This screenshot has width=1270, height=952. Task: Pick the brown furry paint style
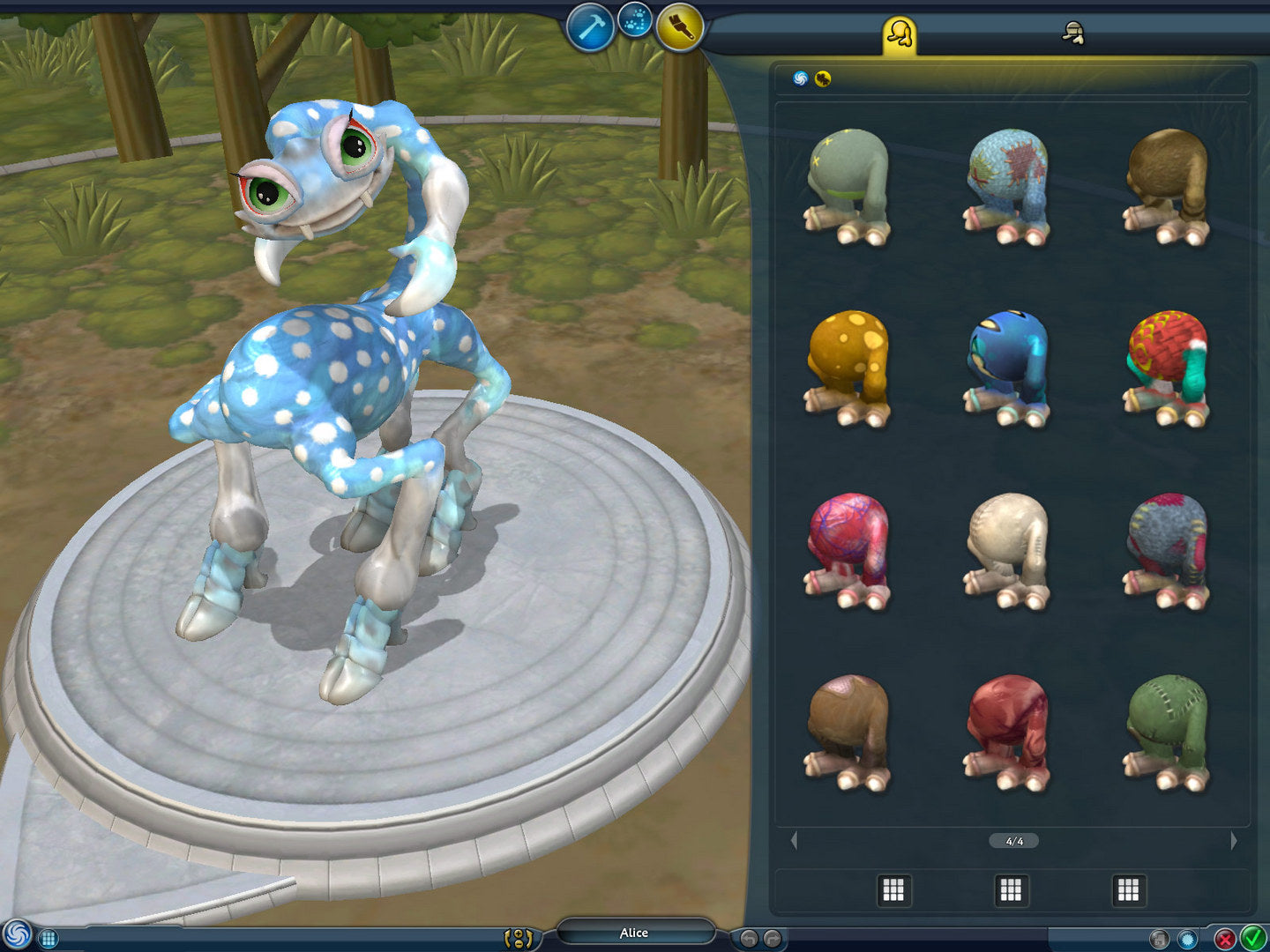(x=1167, y=186)
